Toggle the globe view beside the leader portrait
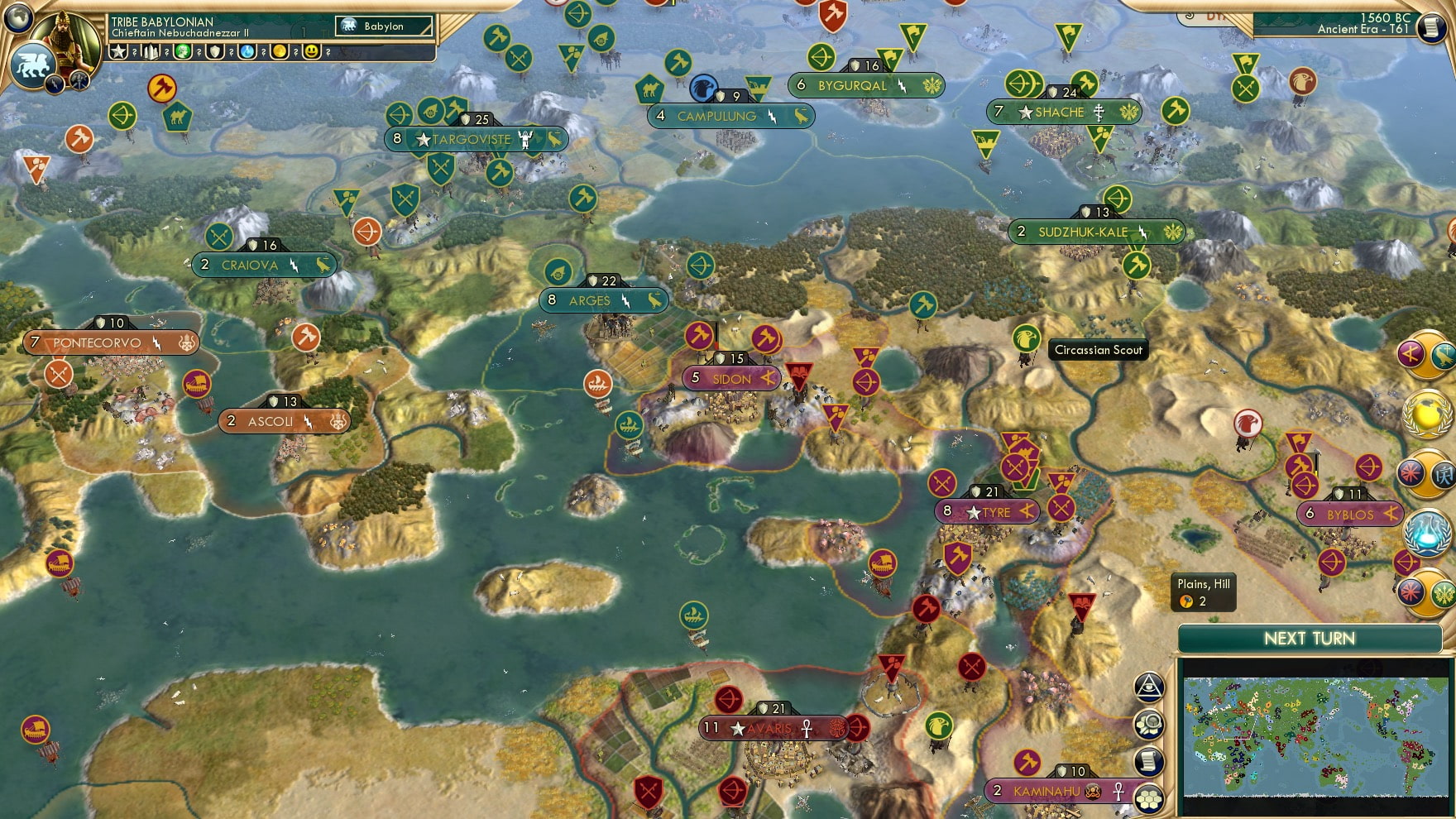Image resolution: width=1456 pixels, height=819 pixels. [x=17, y=16]
